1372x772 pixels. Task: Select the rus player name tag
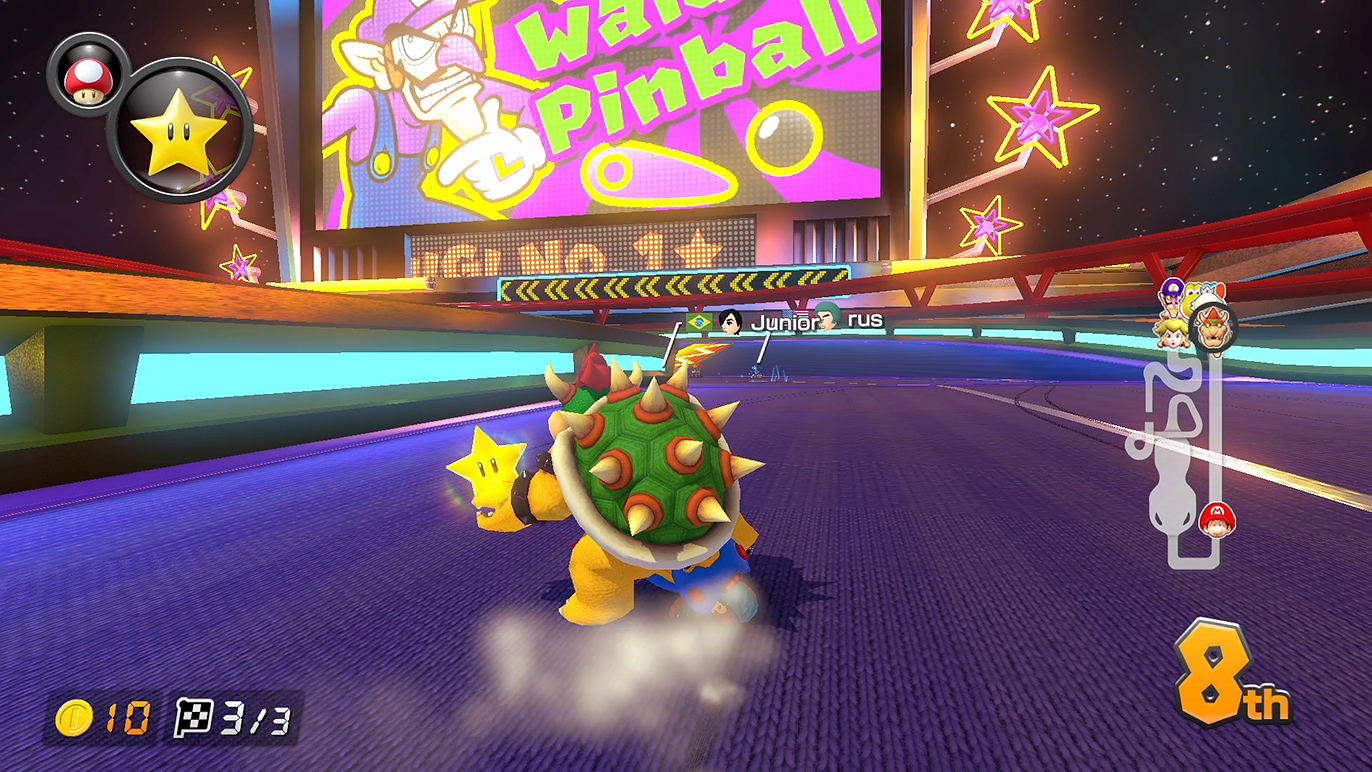pyautogui.click(x=864, y=319)
